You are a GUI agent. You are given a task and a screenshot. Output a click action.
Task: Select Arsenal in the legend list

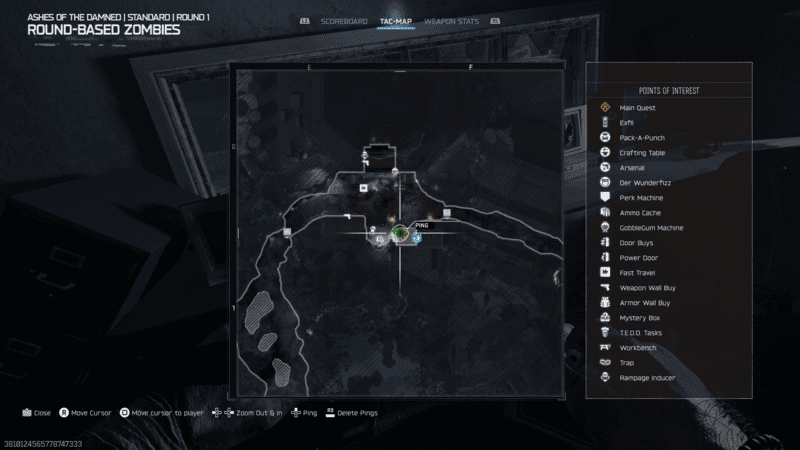tap(632, 167)
